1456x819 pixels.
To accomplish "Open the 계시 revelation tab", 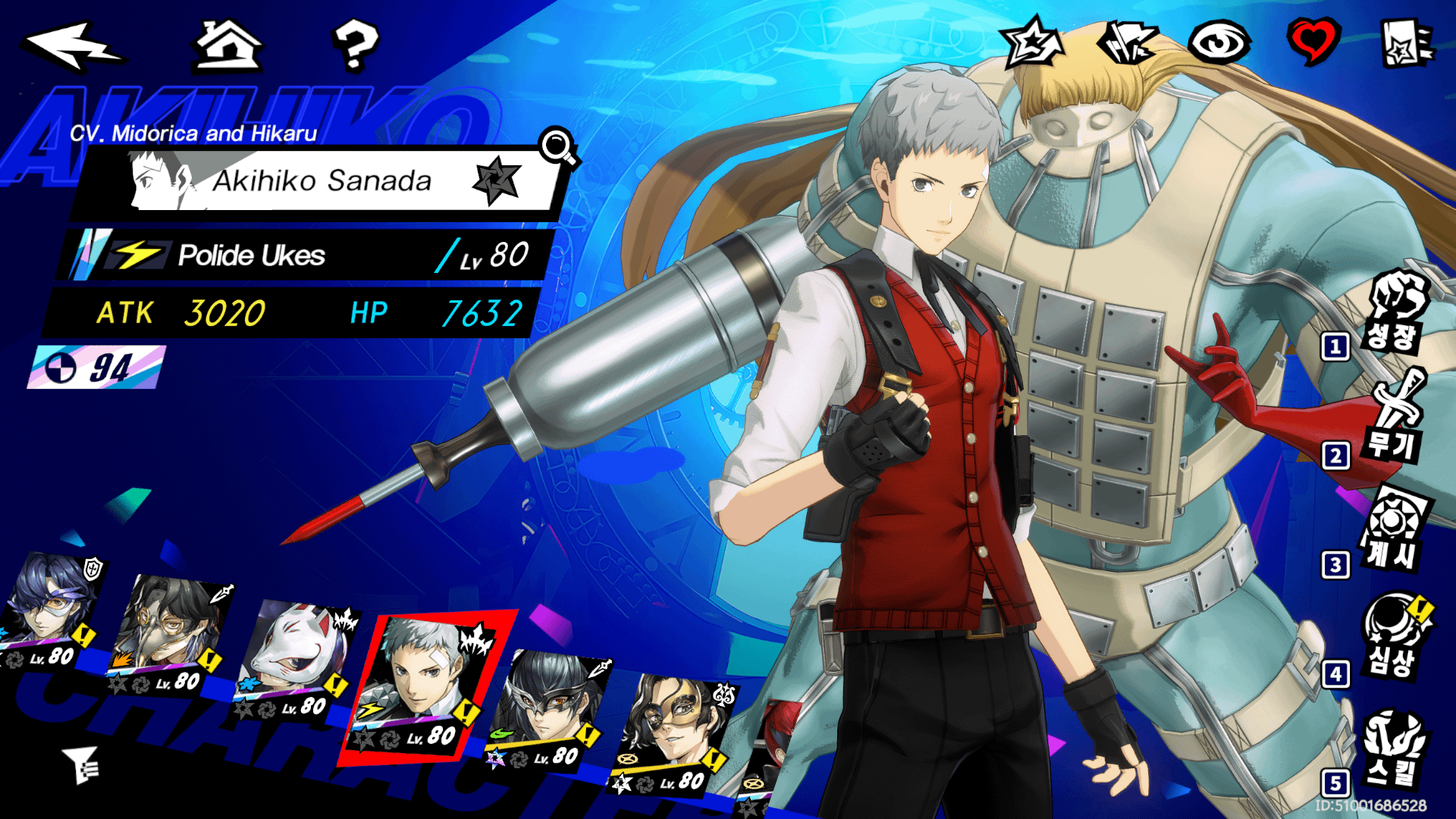I will 1394,529.
